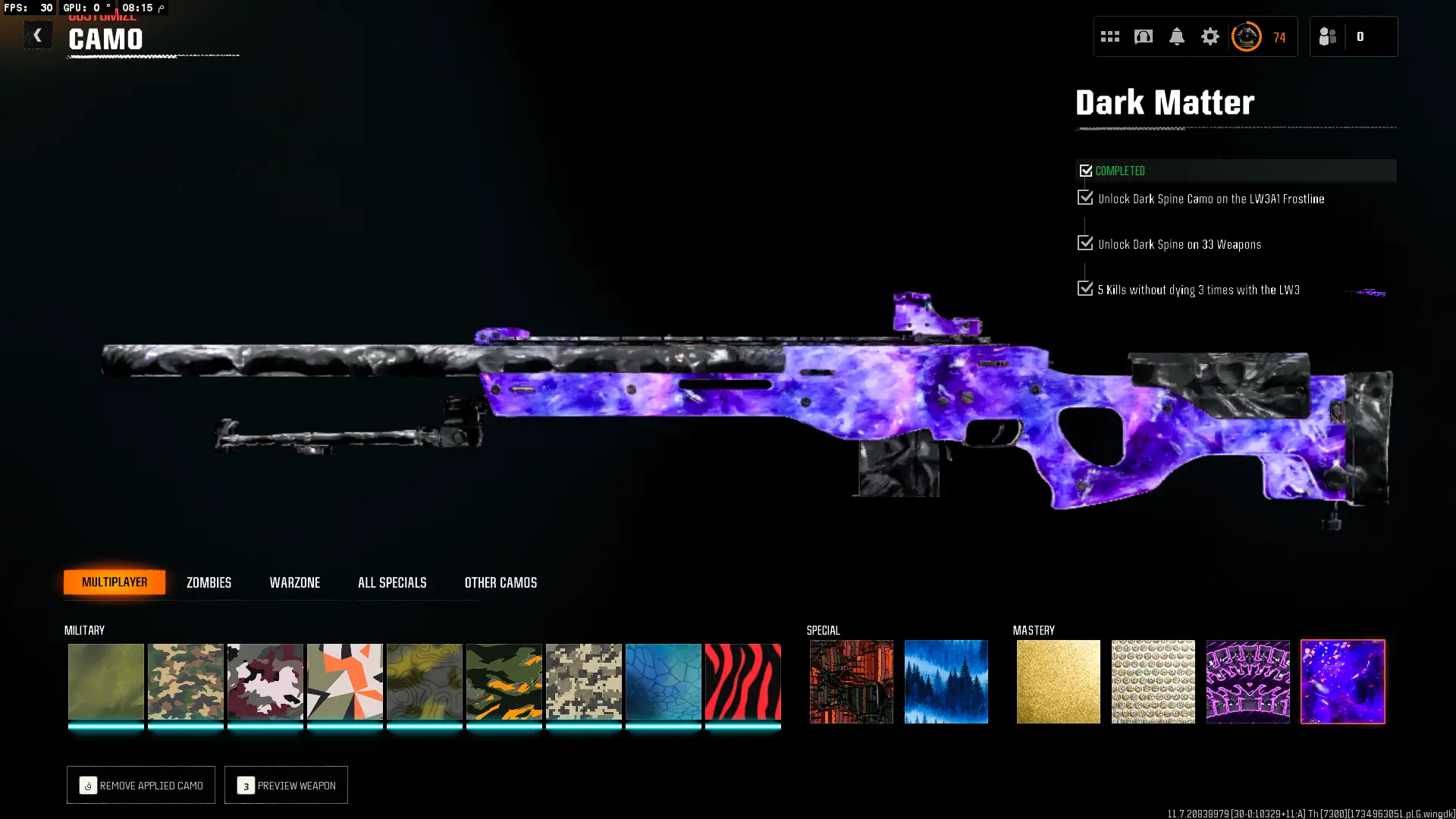Pick the diamond-patterned Mastery camo
This screenshot has width=1456, height=819.
[1153, 682]
